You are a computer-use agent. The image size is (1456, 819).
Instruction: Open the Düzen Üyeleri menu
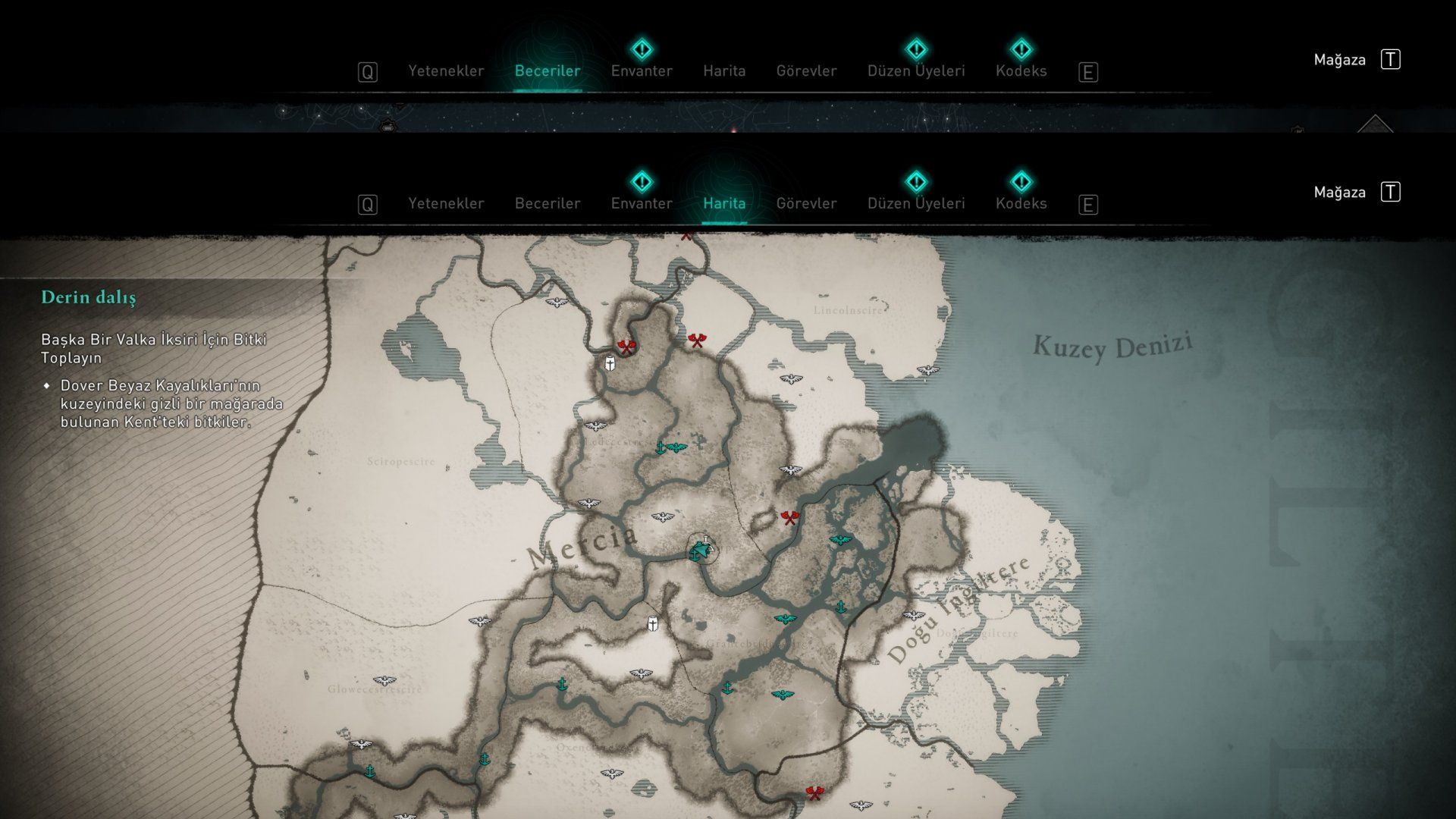[916, 203]
